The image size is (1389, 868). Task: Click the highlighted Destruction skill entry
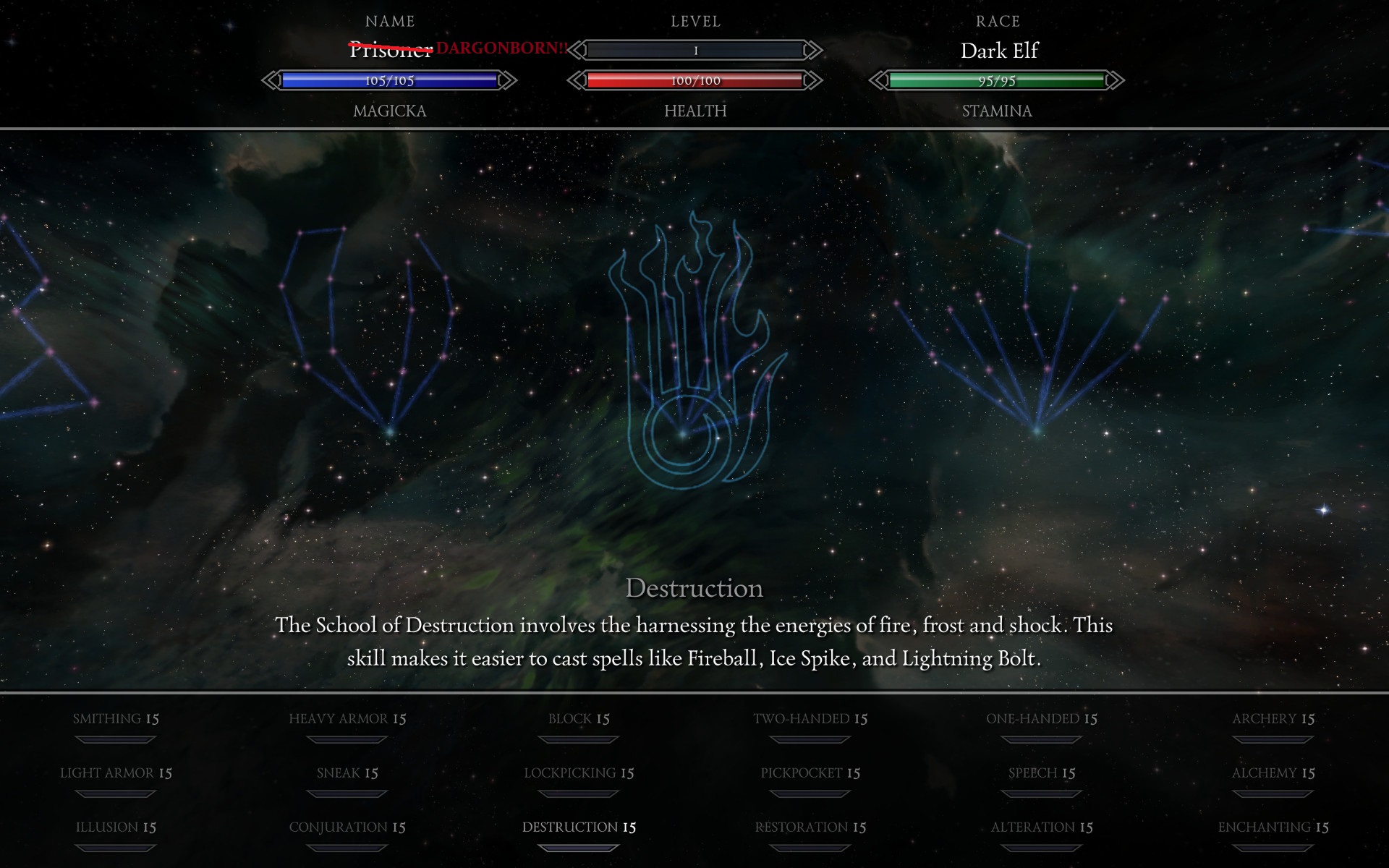point(579,827)
